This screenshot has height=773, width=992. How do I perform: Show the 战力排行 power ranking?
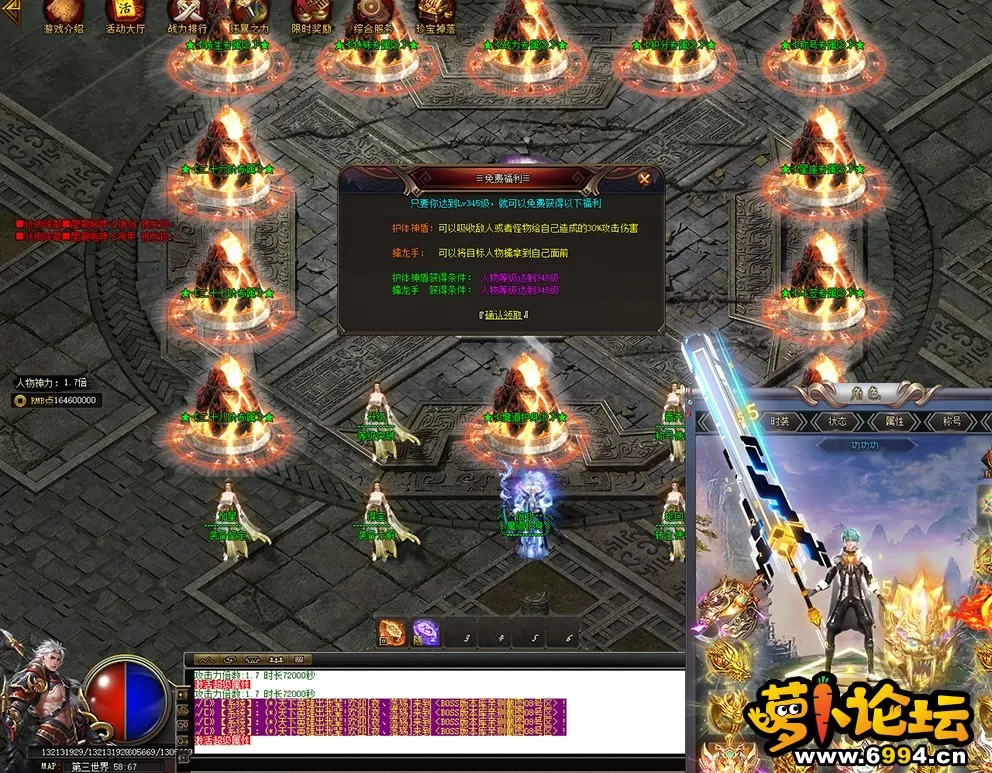[188, 14]
